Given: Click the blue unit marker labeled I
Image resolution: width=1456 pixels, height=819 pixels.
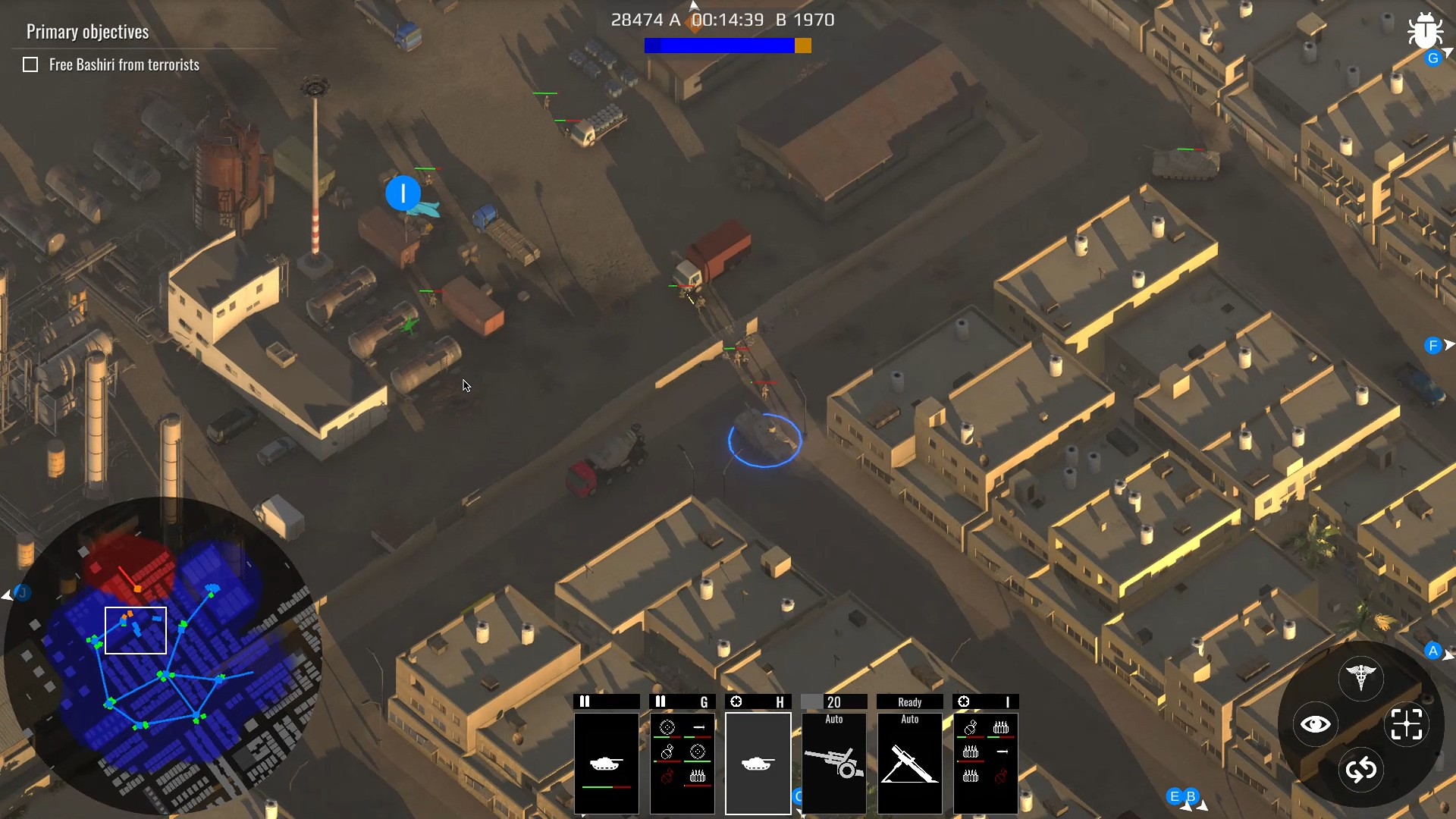Looking at the screenshot, I should point(403,194).
